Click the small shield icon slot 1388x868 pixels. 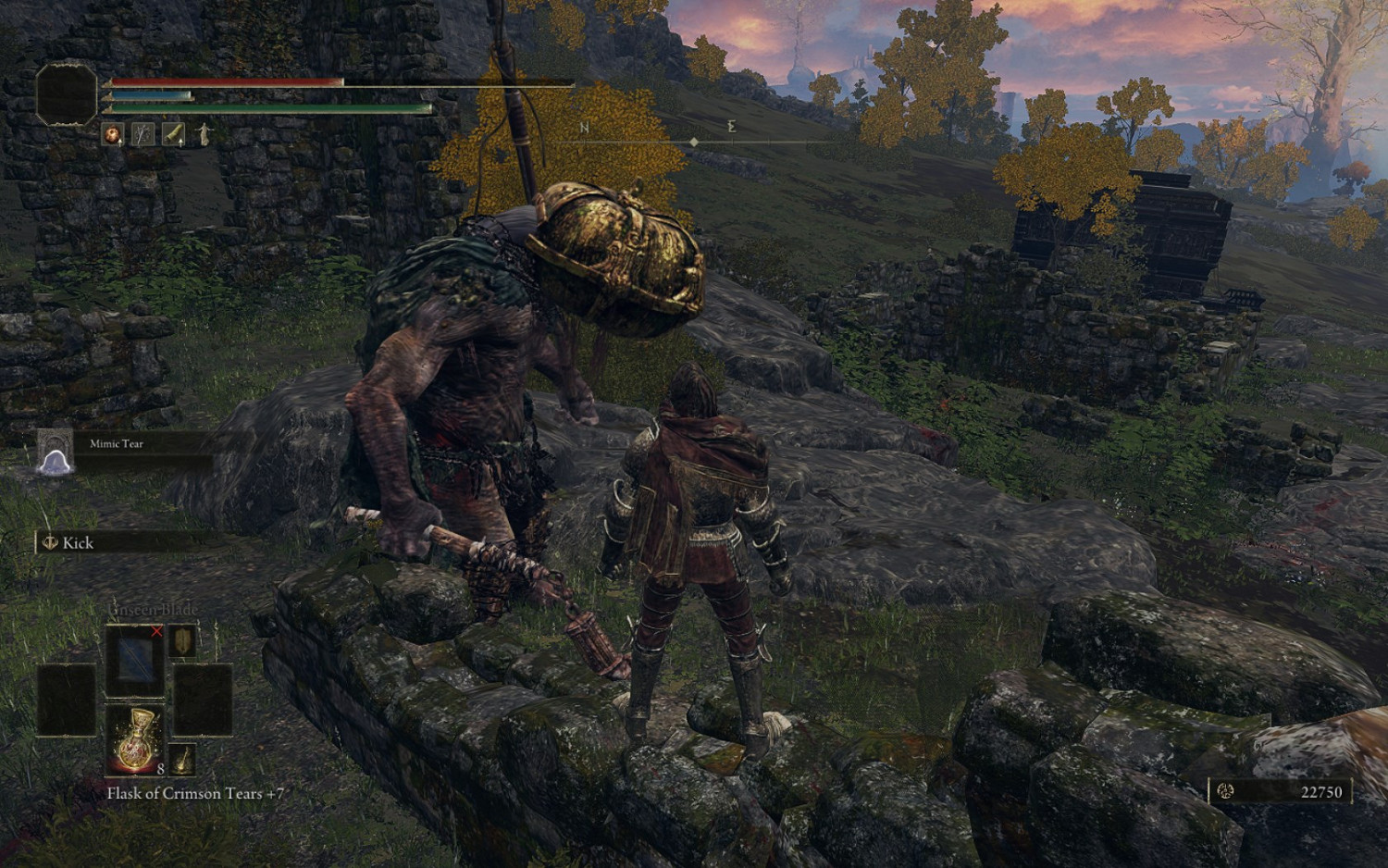183,642
